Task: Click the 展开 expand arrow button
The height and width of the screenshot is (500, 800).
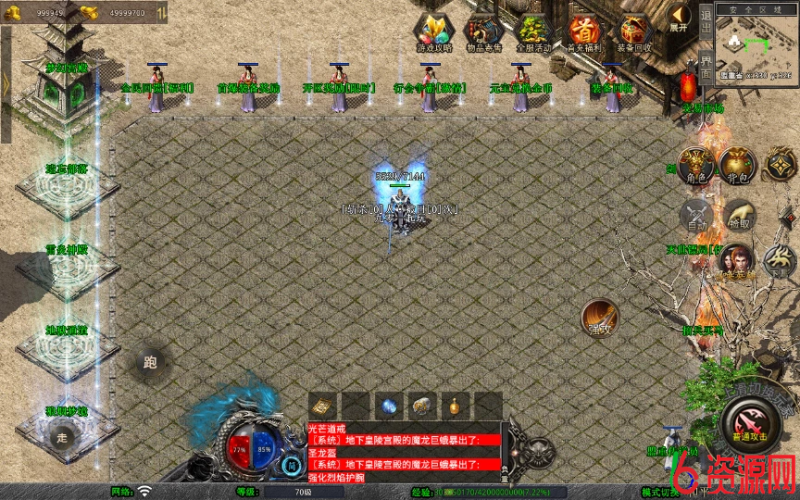Action: point(679,17)
